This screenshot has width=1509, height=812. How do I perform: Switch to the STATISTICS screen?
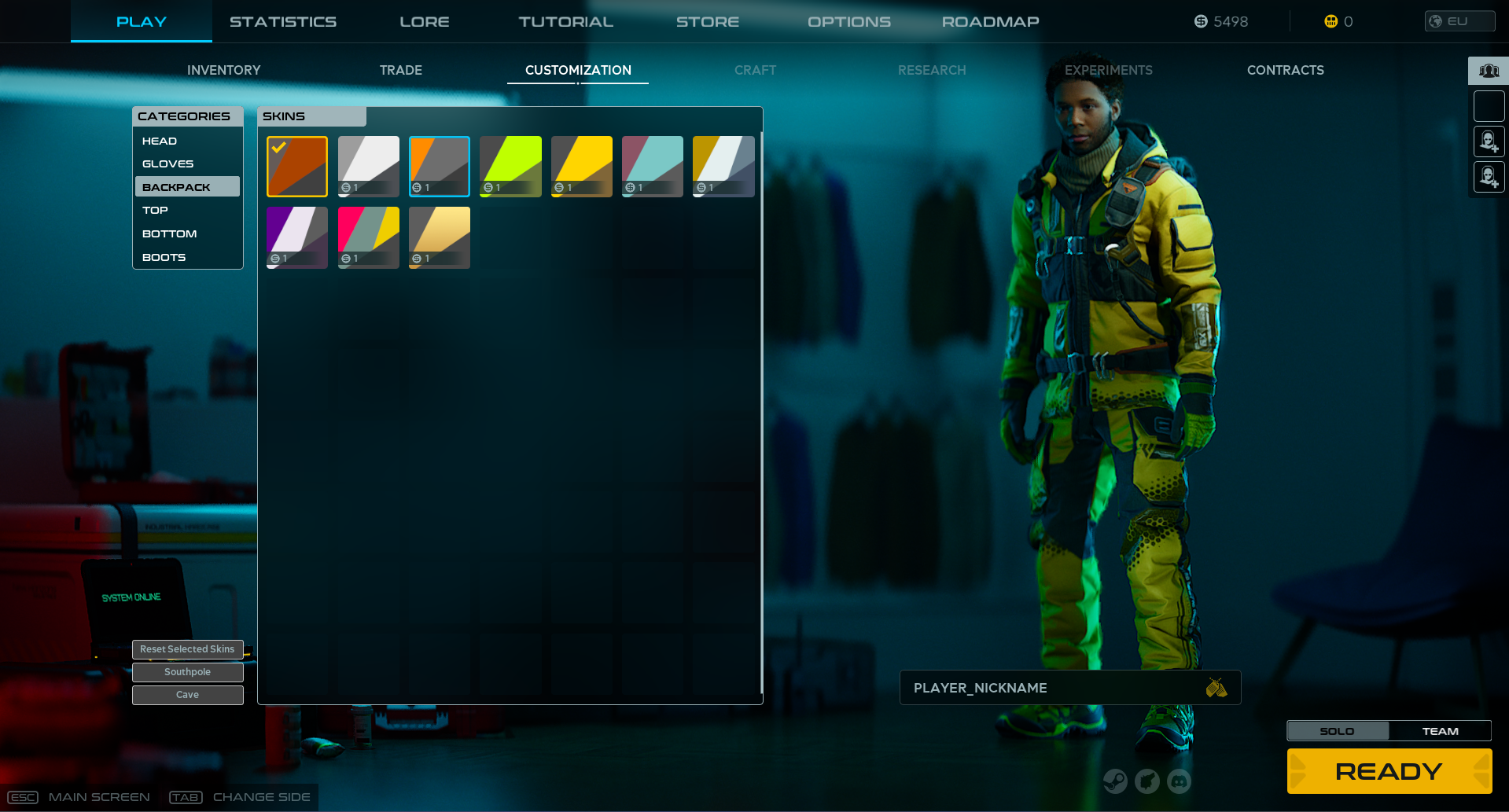coord(283,21)
